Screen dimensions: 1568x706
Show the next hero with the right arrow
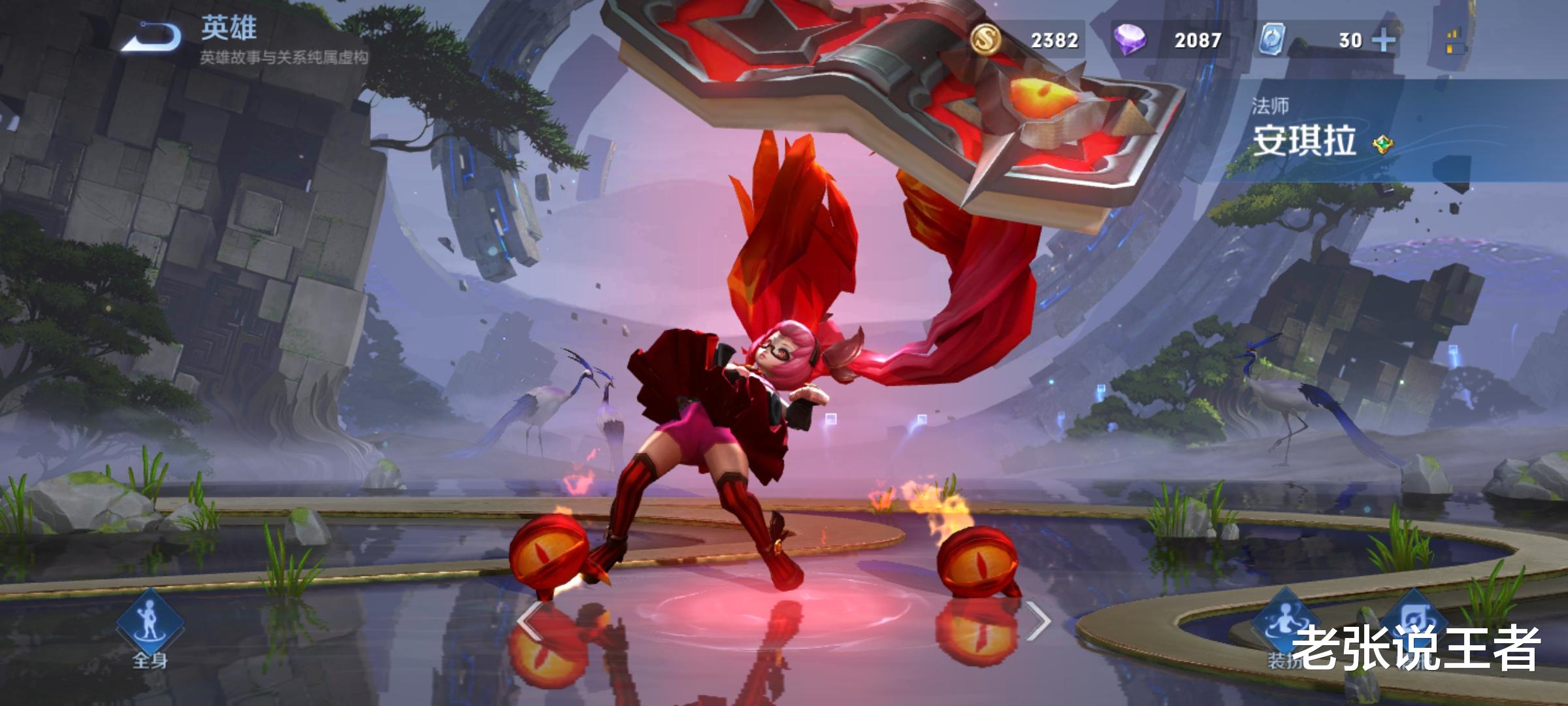point(1037,621)
